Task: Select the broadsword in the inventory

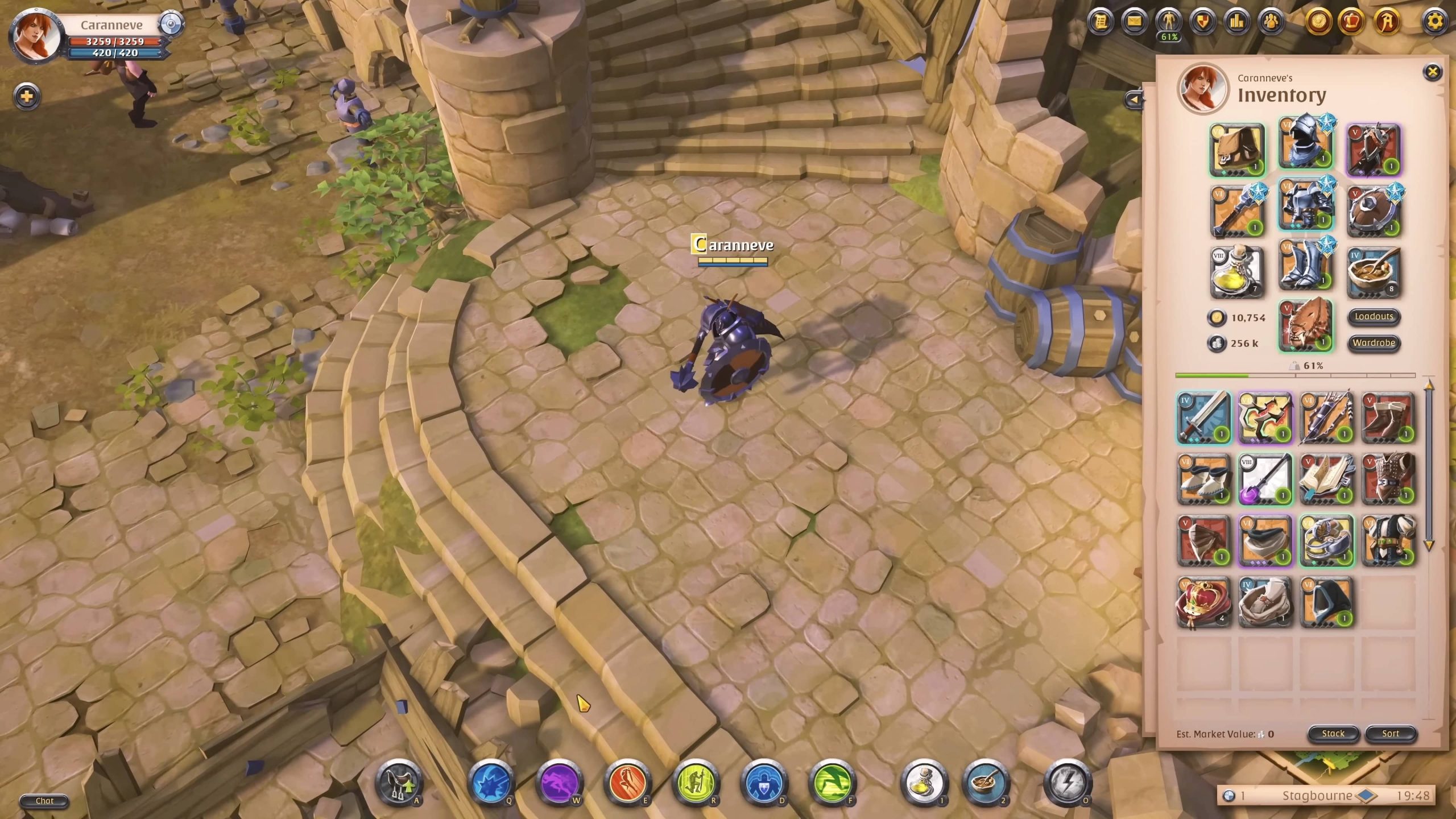Action: click(x=1203, y=418)
